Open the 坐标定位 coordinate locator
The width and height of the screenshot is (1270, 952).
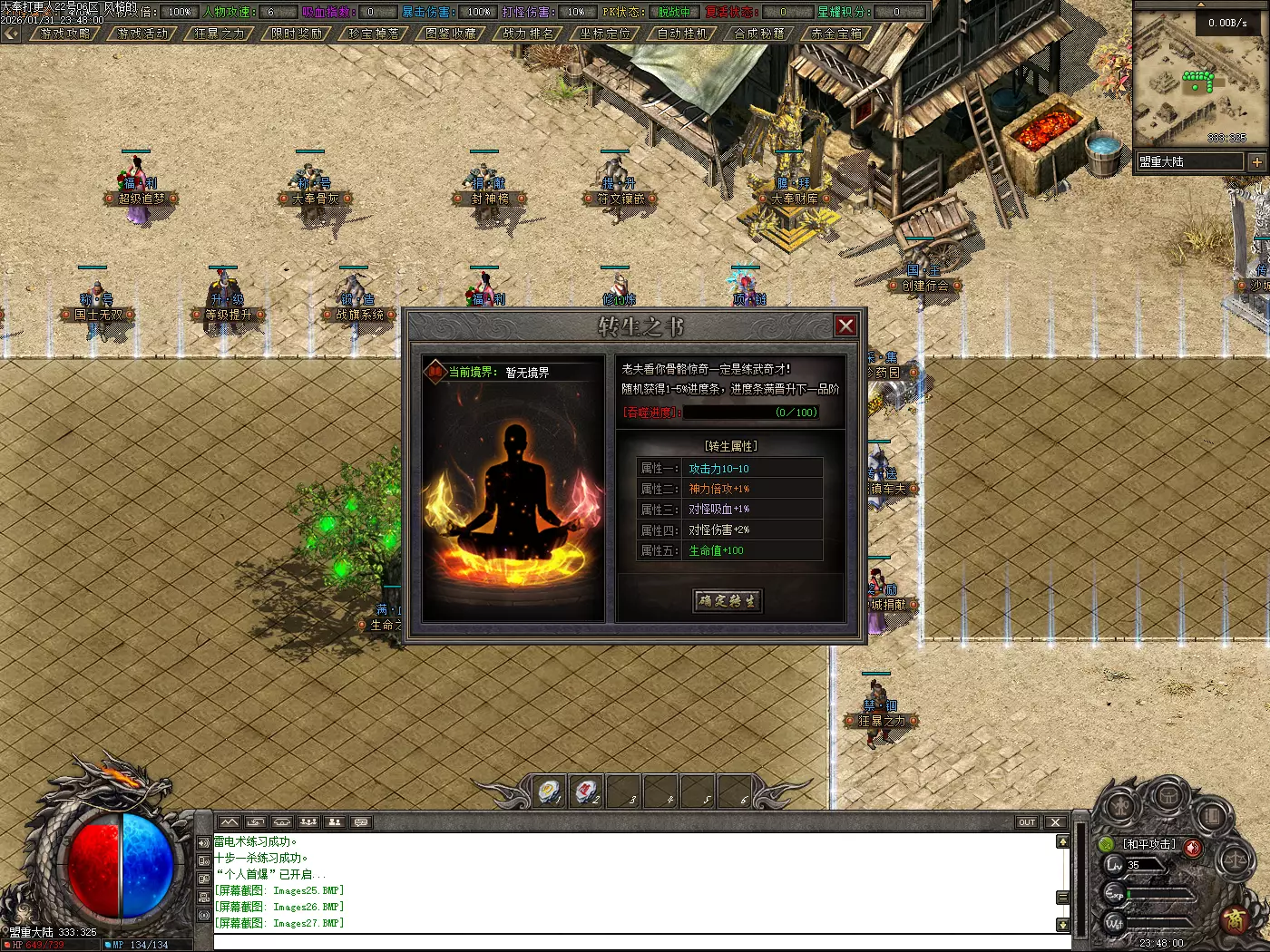tap(605, 34)
